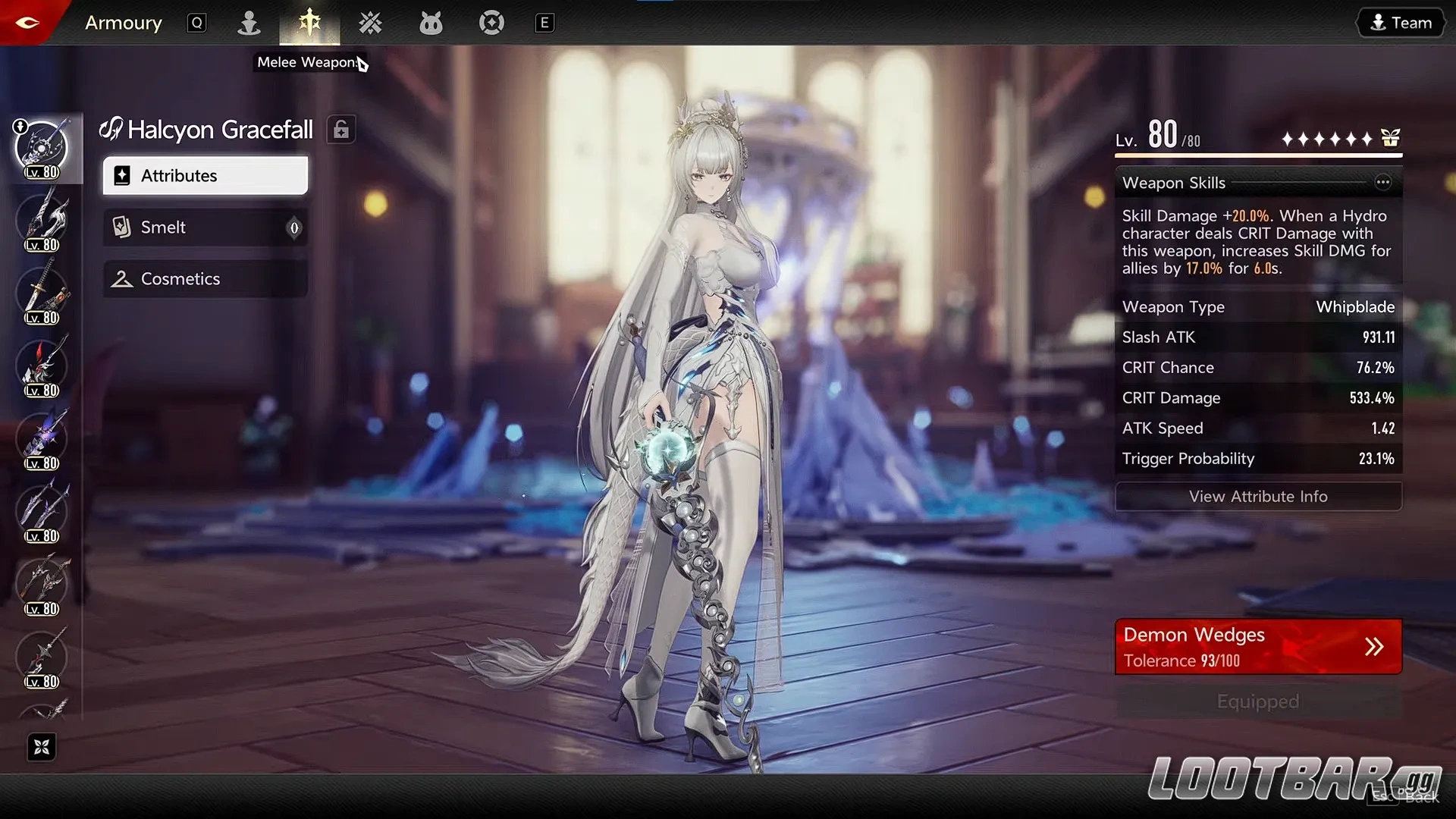Click the game logo in the top left
The height and width of the screenshot is (819, 1456).
[28, 22]
